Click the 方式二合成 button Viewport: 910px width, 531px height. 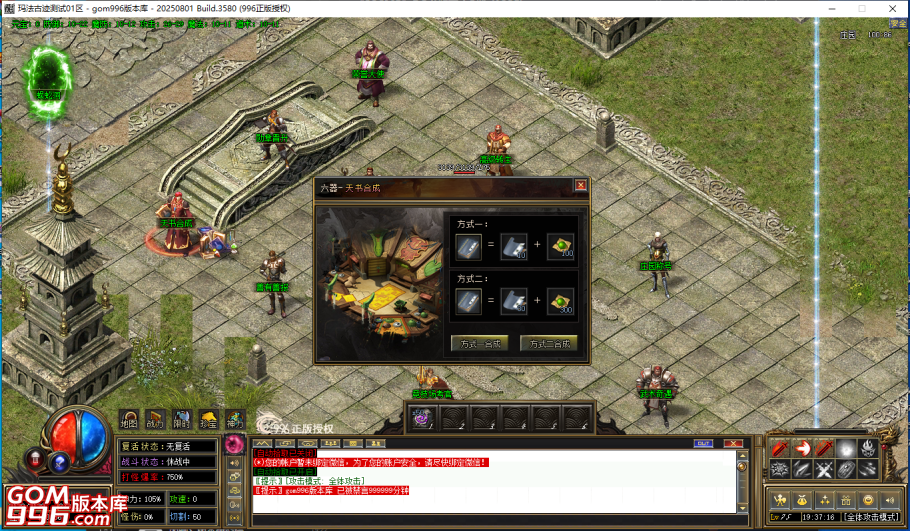click(x=548, y=344)
